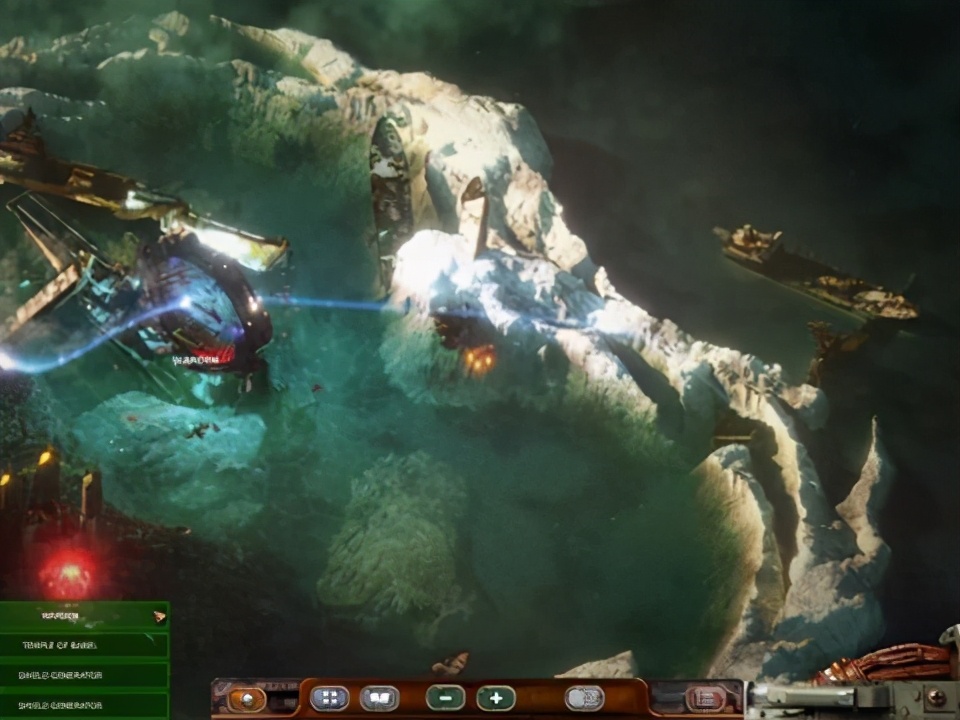Click the round orange button on the toolbar

point(246,698)
